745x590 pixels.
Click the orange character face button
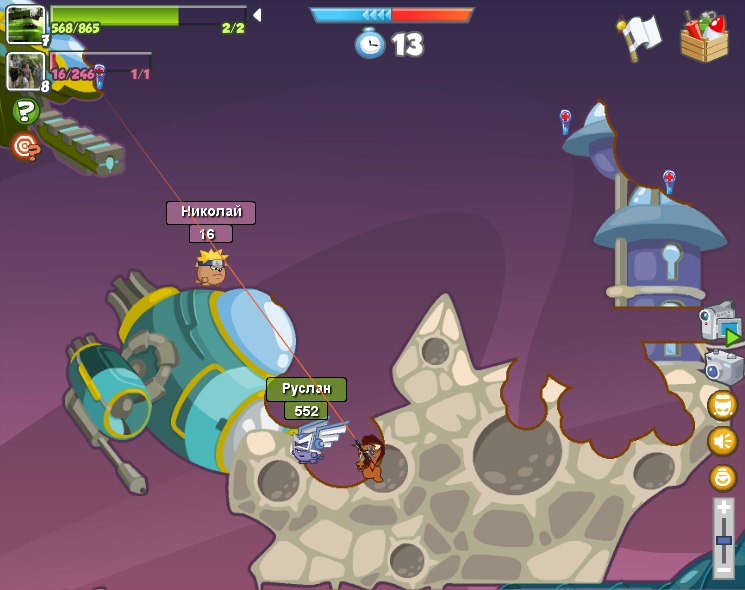[722, 405]
